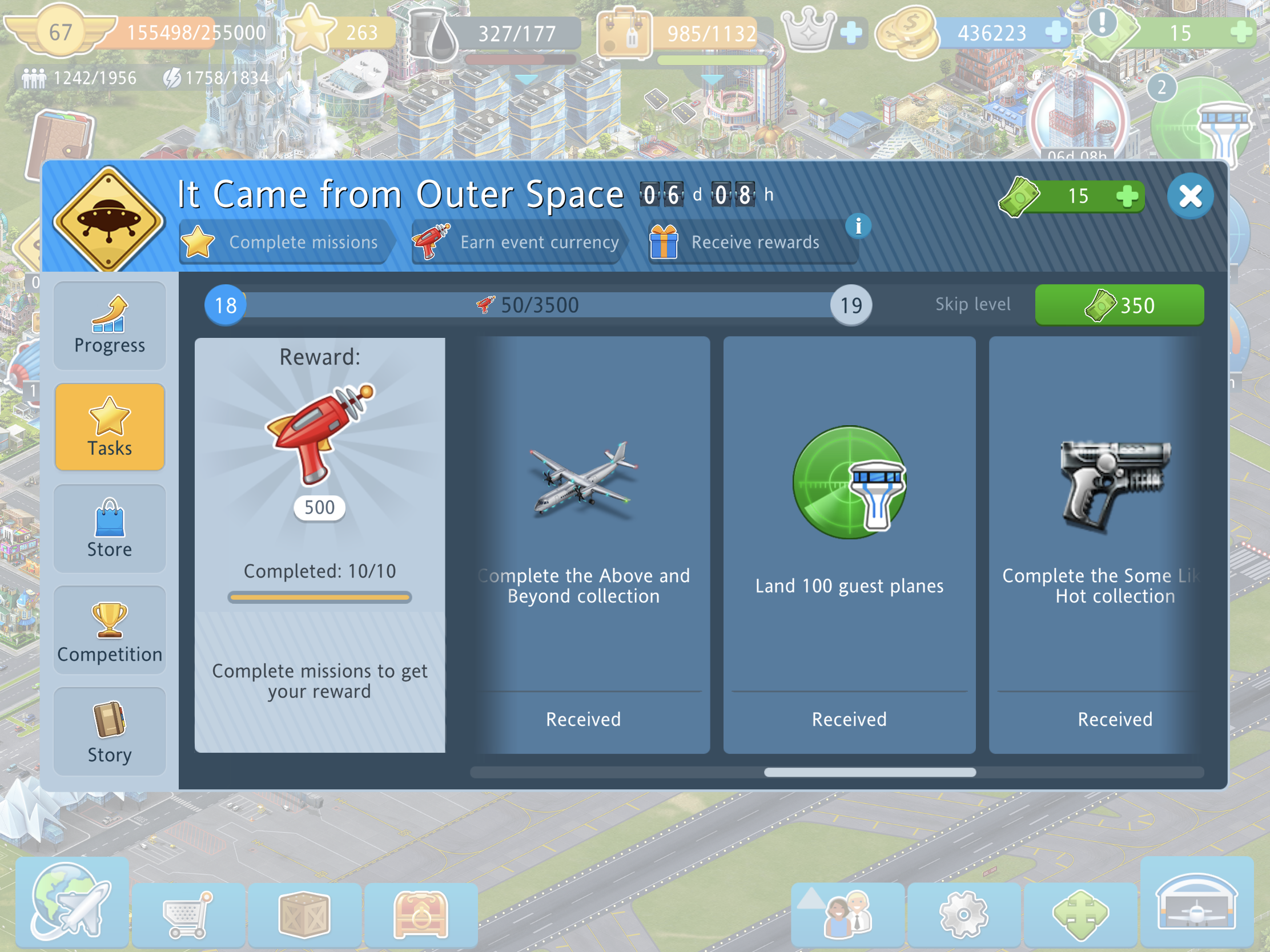This screenshot has height=952, width=1270.
Task: Switch to the Store tab
Action: 110,529
